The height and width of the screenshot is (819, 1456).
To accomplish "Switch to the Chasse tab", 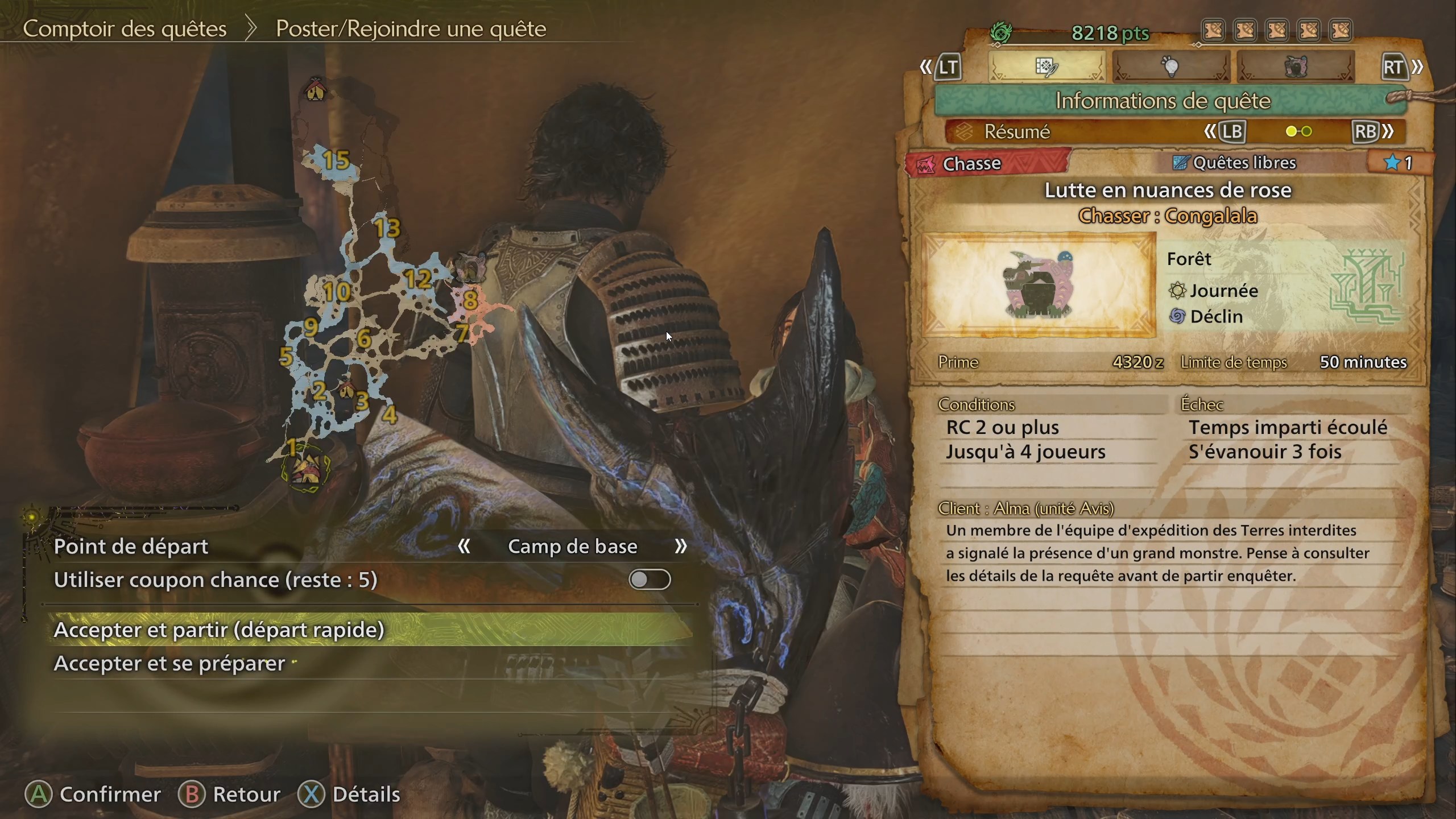I will point(974,164).
